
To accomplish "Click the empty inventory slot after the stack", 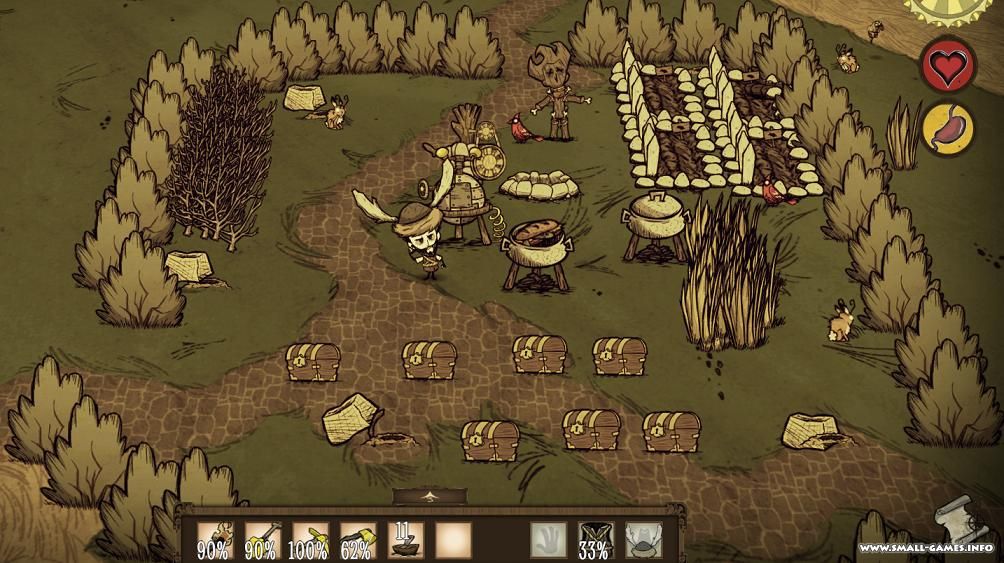I will click(453, 540).
